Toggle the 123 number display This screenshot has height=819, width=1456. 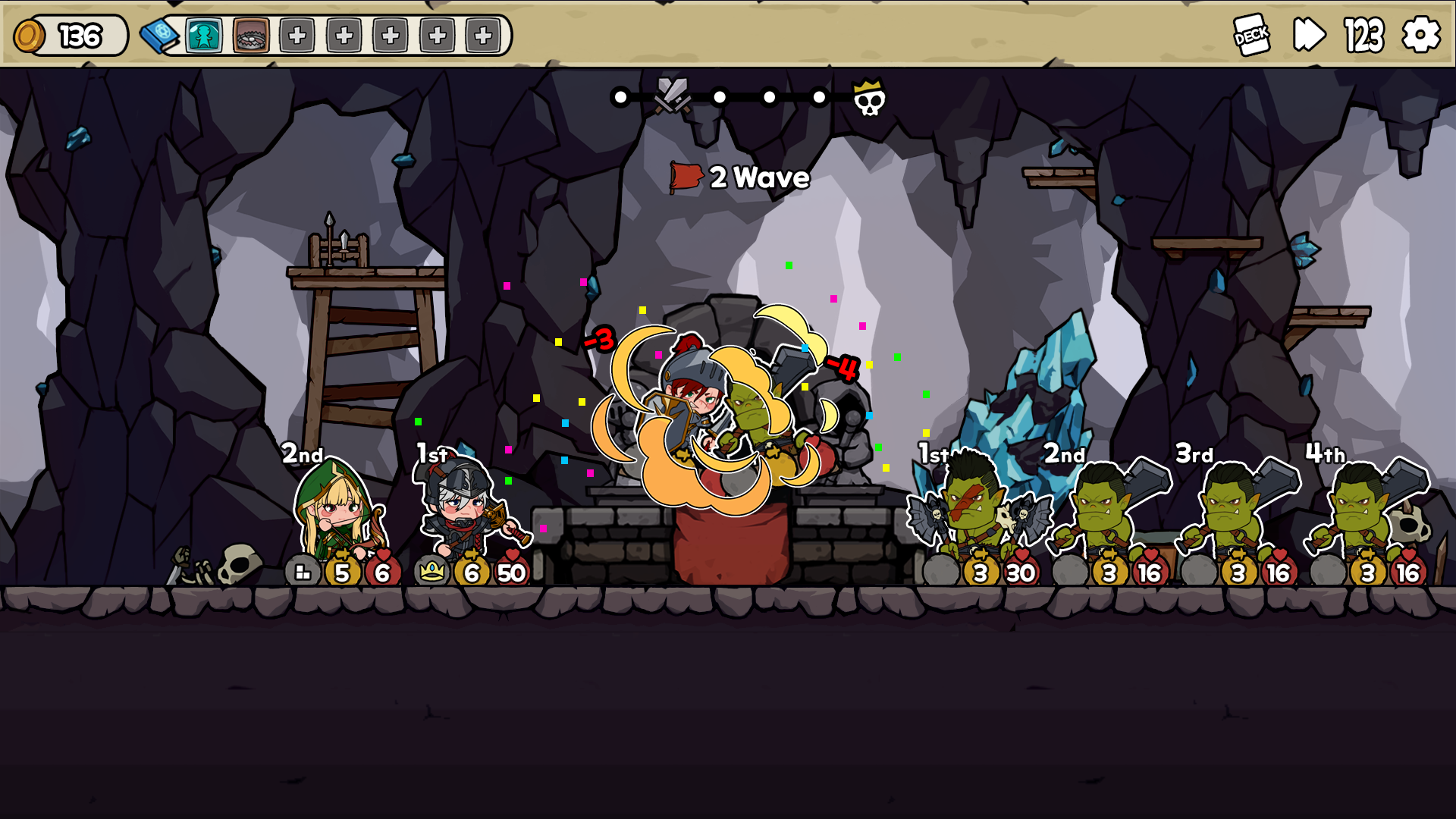[1364, 36]
